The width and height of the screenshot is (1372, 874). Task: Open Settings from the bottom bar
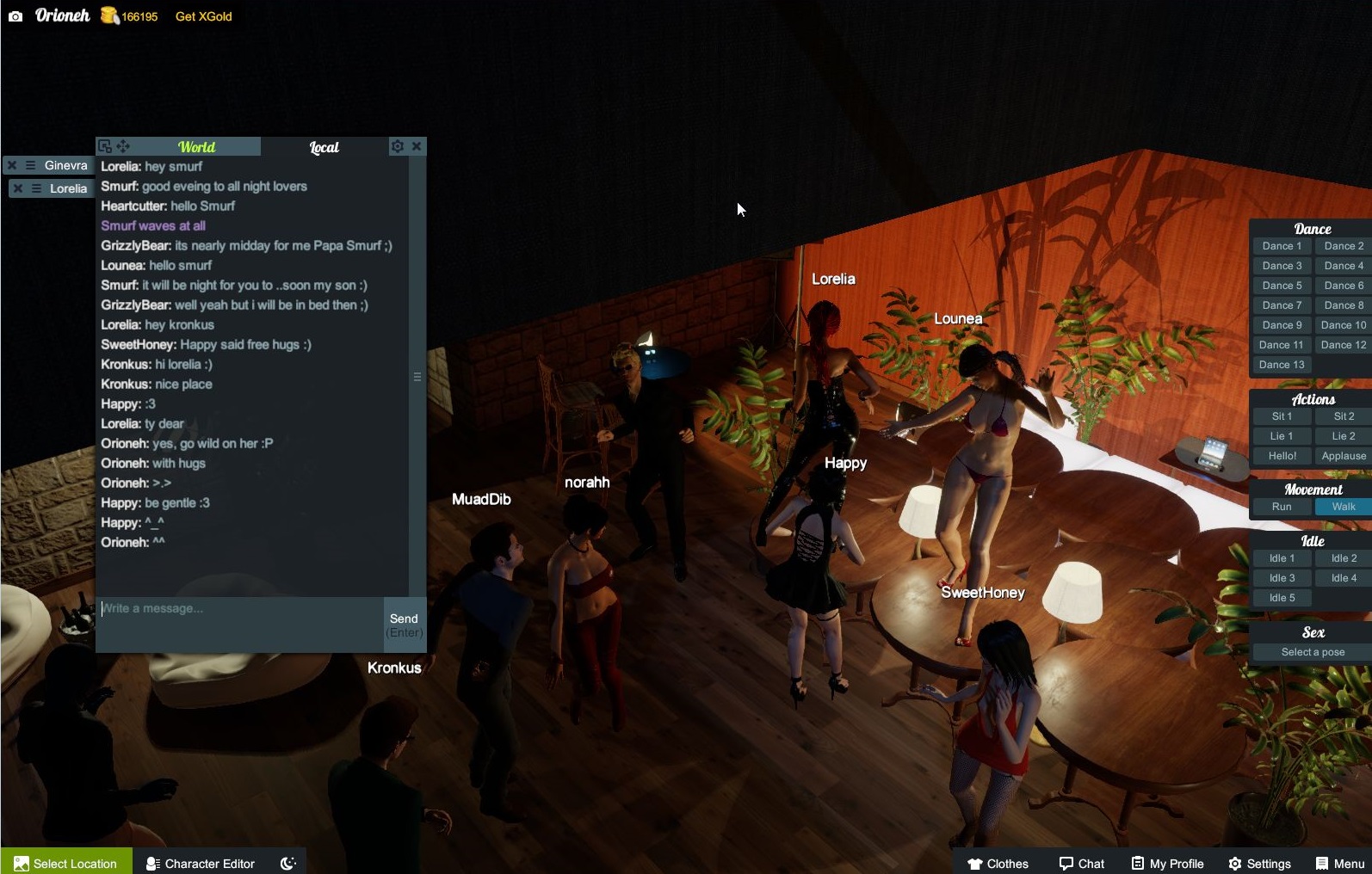(1260, 863)
